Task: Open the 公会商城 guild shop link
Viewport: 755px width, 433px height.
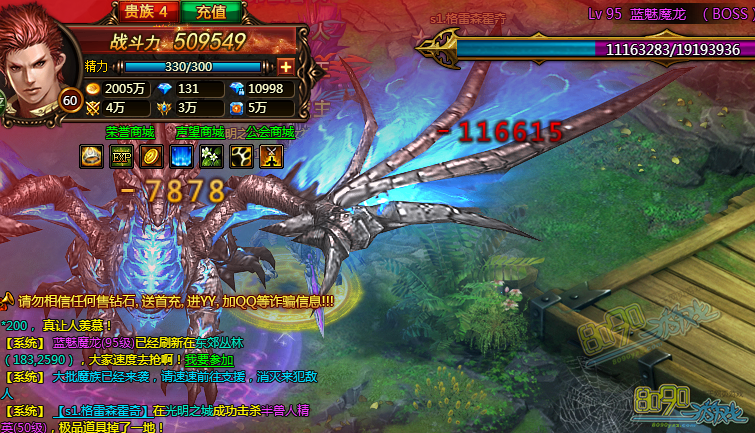Action: [269, 132]
